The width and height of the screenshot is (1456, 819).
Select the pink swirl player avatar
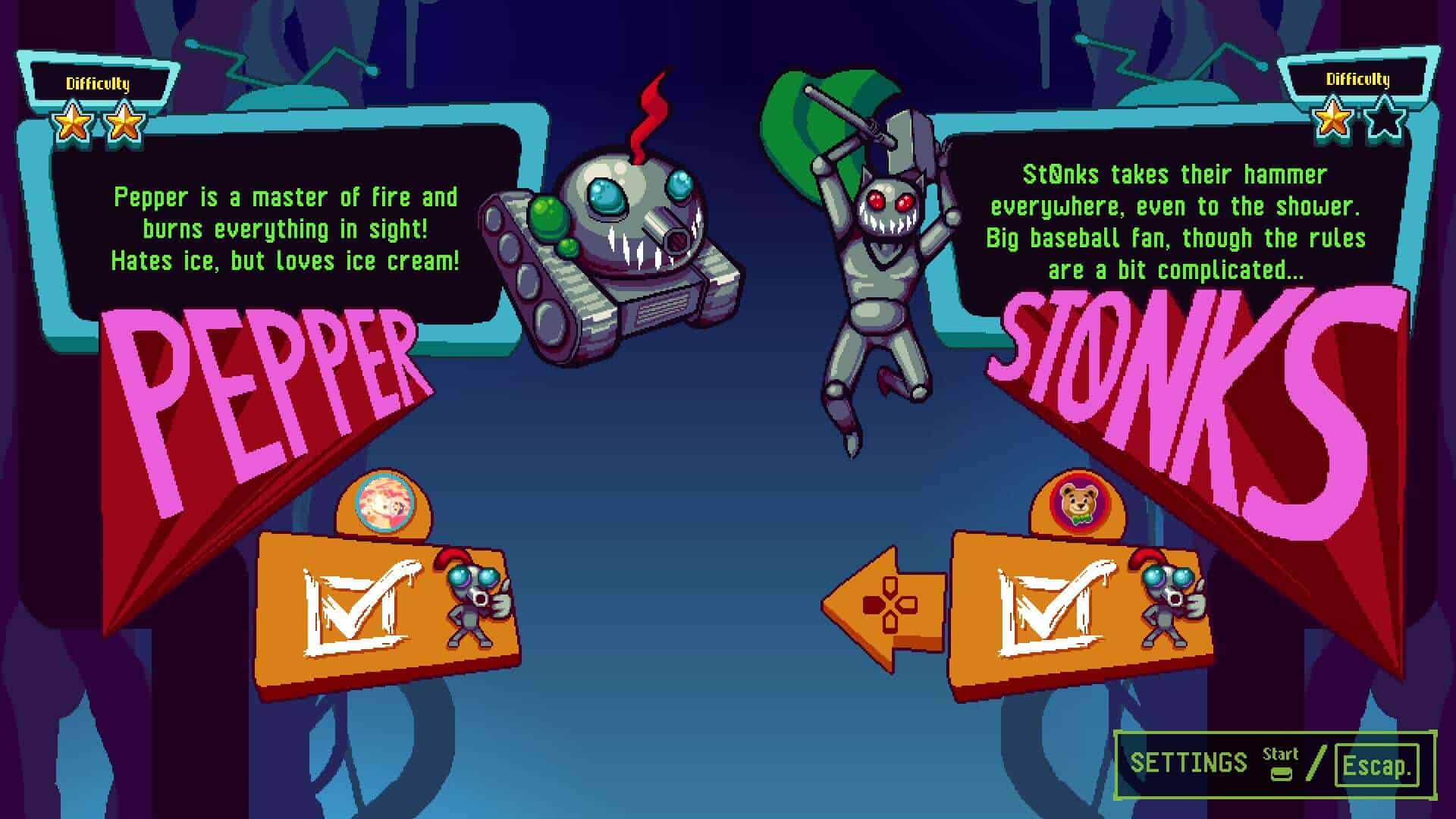387,502
